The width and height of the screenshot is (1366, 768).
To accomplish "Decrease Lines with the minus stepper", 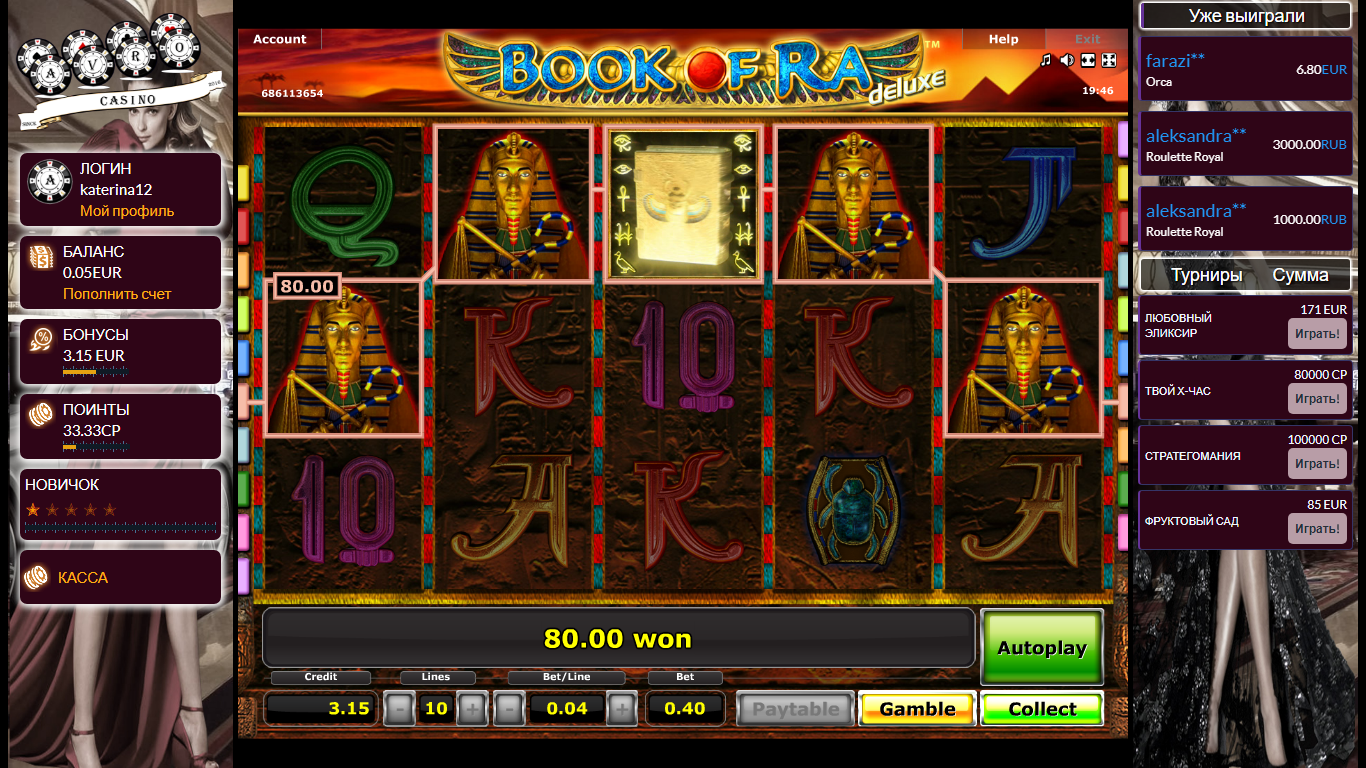I will tap(400, 708).
